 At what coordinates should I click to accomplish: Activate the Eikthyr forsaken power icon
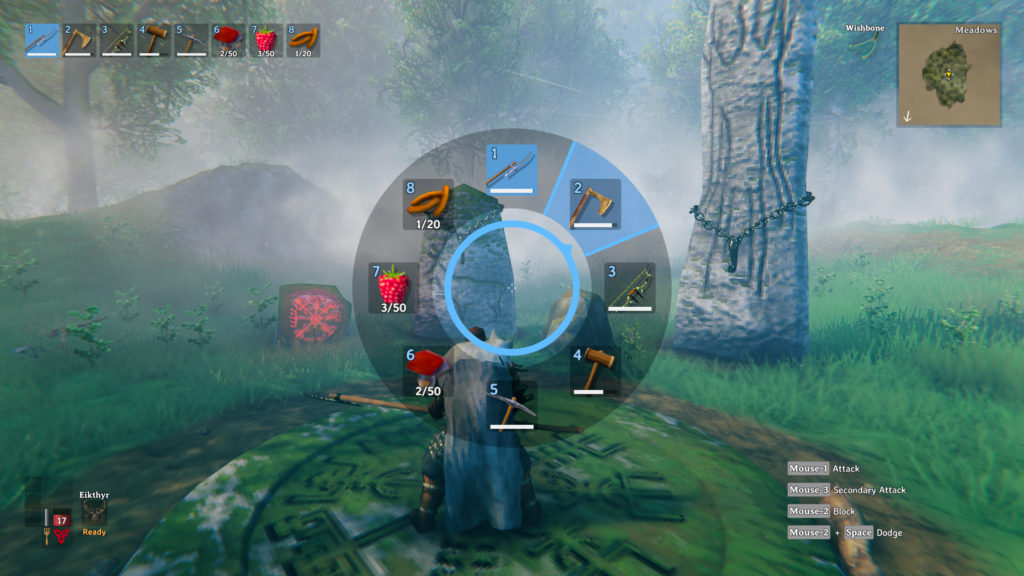coord(94,512)
